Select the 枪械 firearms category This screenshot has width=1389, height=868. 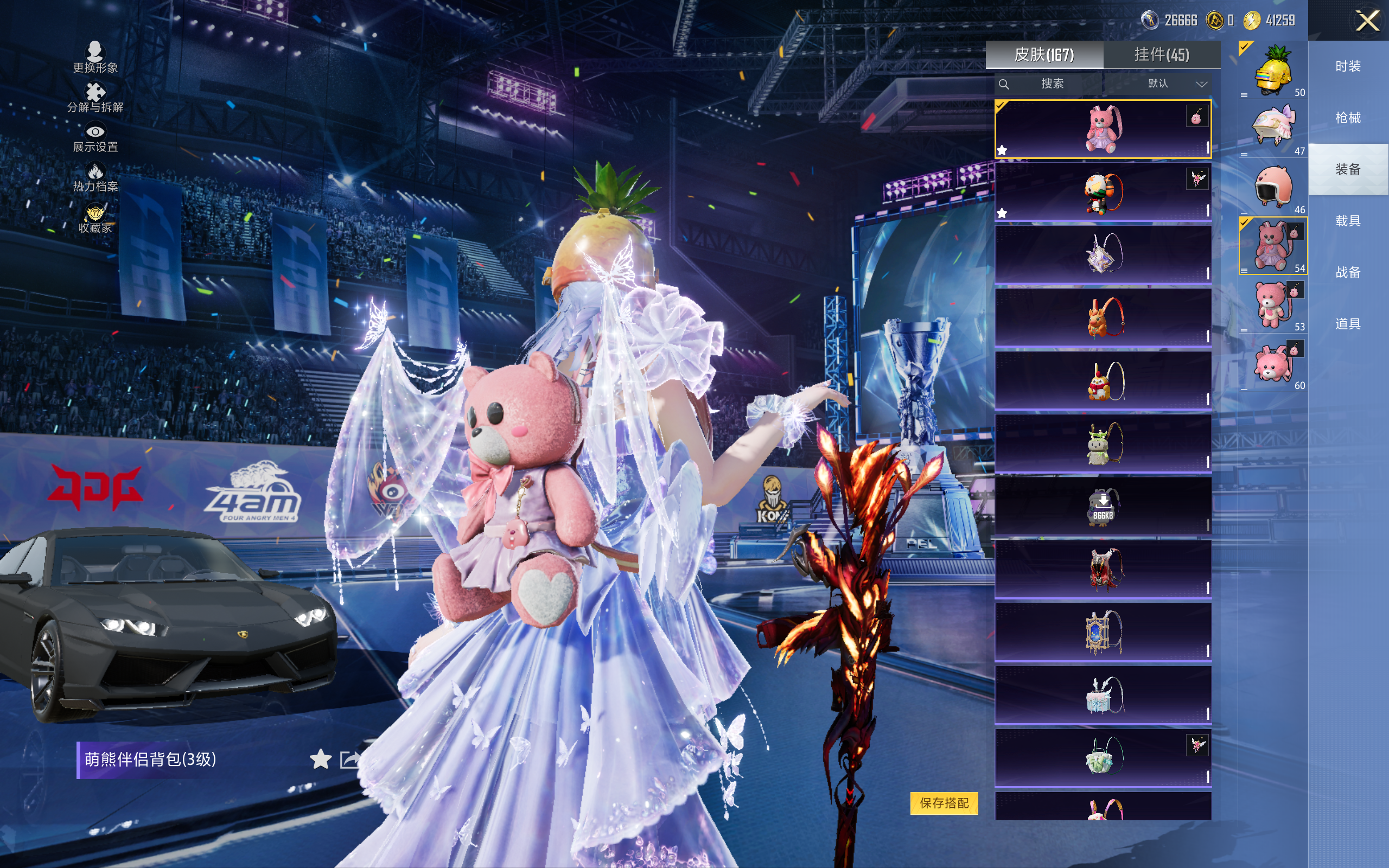tap(1348, 118)
